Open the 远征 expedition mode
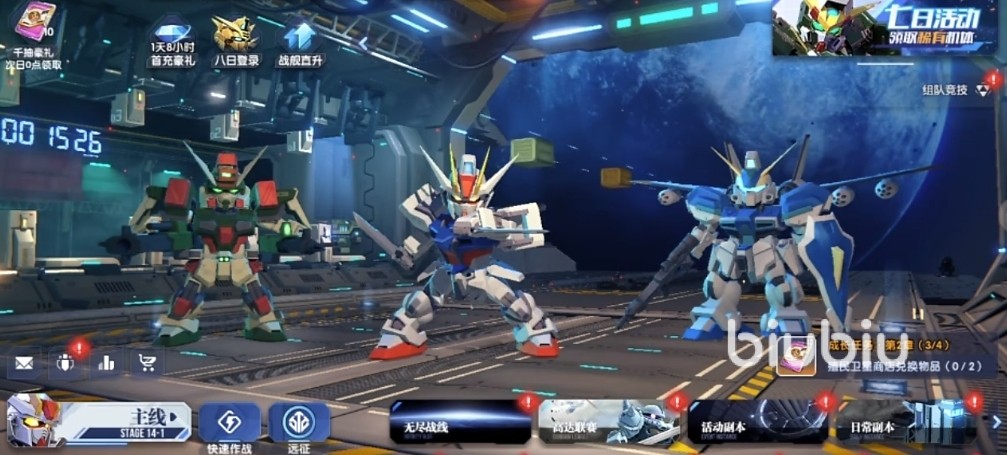The width and height of the screenshot is (1007, 455). 298,423
